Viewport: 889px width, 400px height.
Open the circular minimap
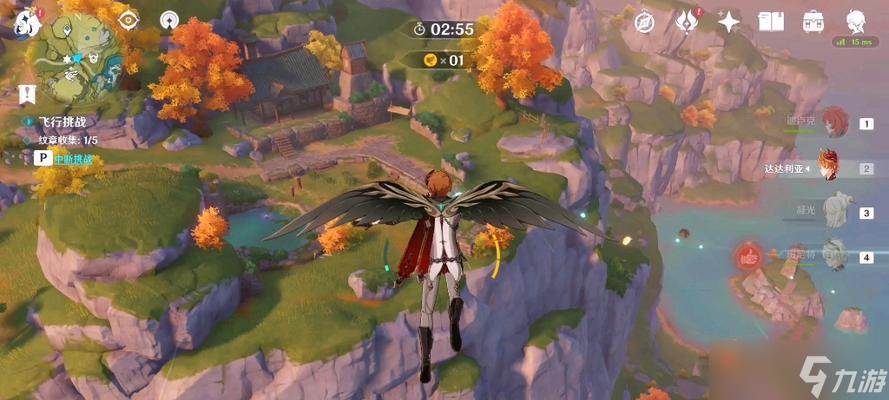pyautogui.click(x=77, y=58)
